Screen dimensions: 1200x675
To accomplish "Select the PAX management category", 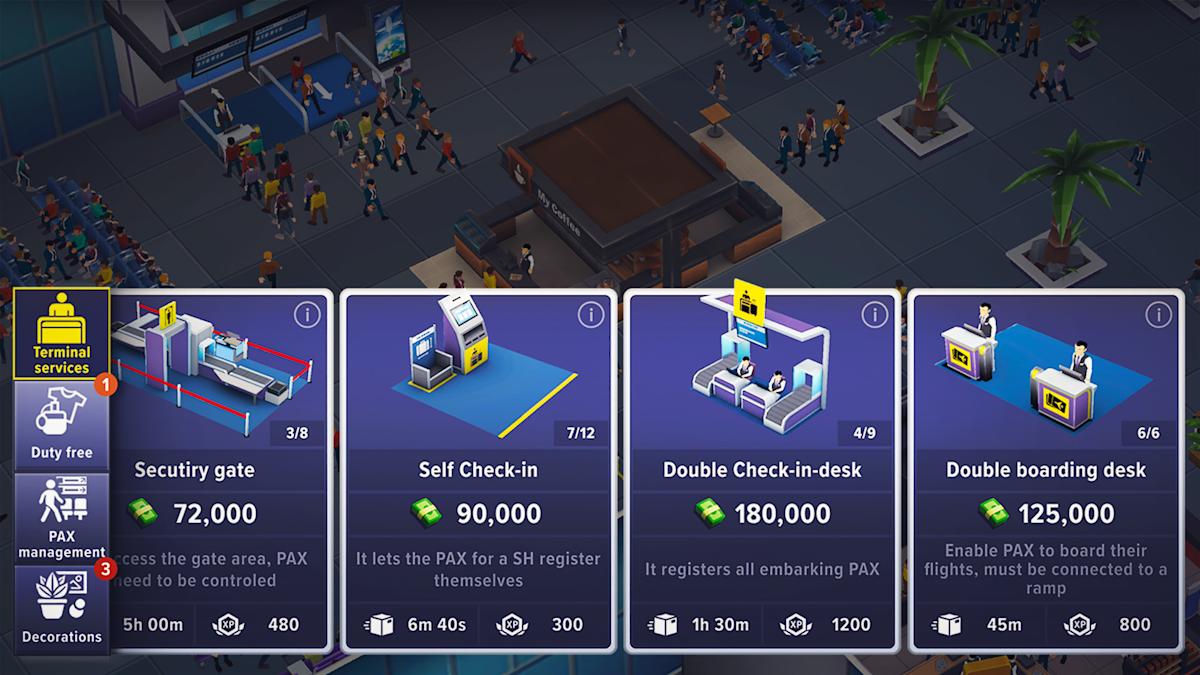I will [62, 518].
